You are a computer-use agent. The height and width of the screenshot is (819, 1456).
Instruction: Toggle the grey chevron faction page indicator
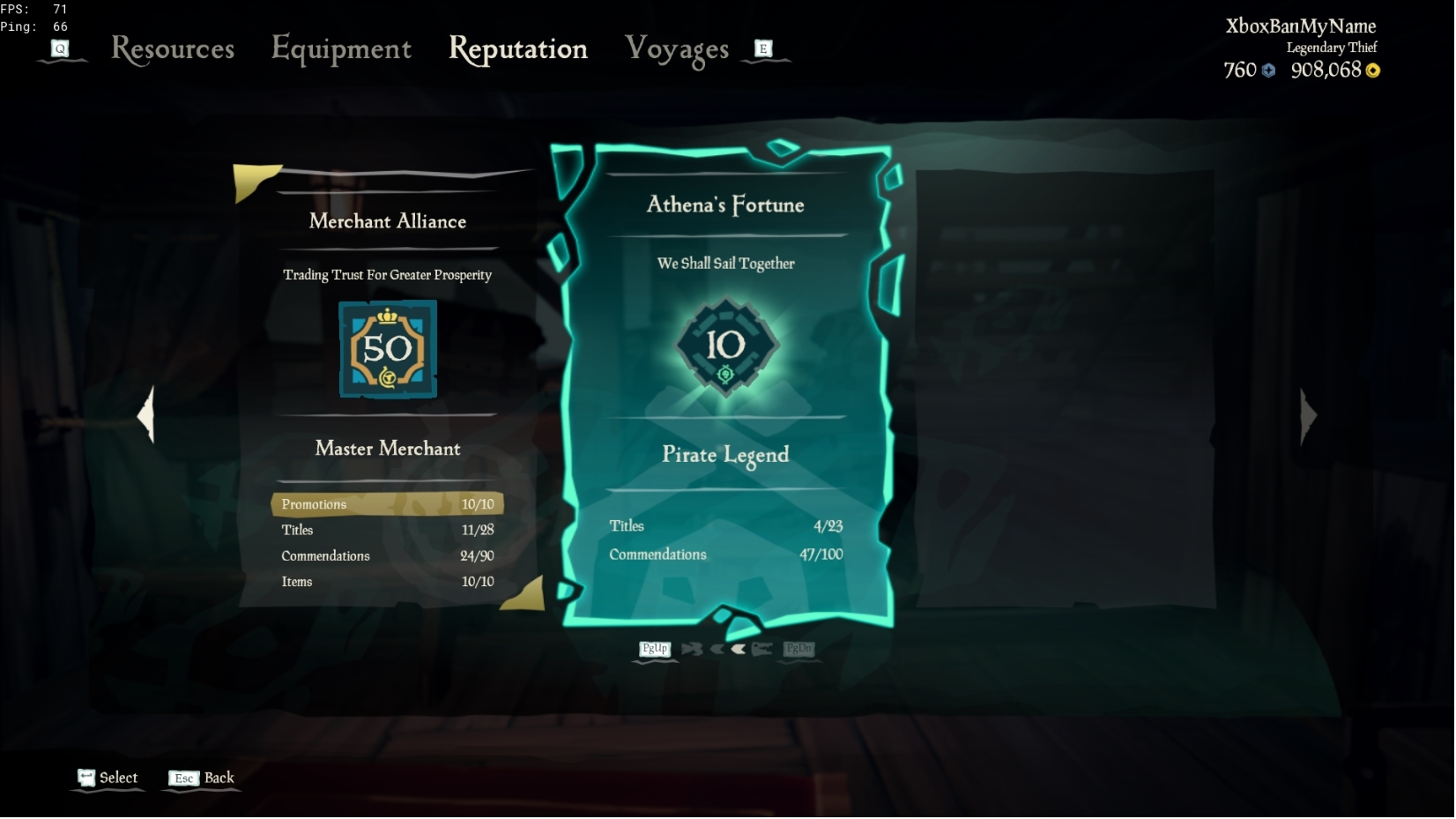click(717, 648)
